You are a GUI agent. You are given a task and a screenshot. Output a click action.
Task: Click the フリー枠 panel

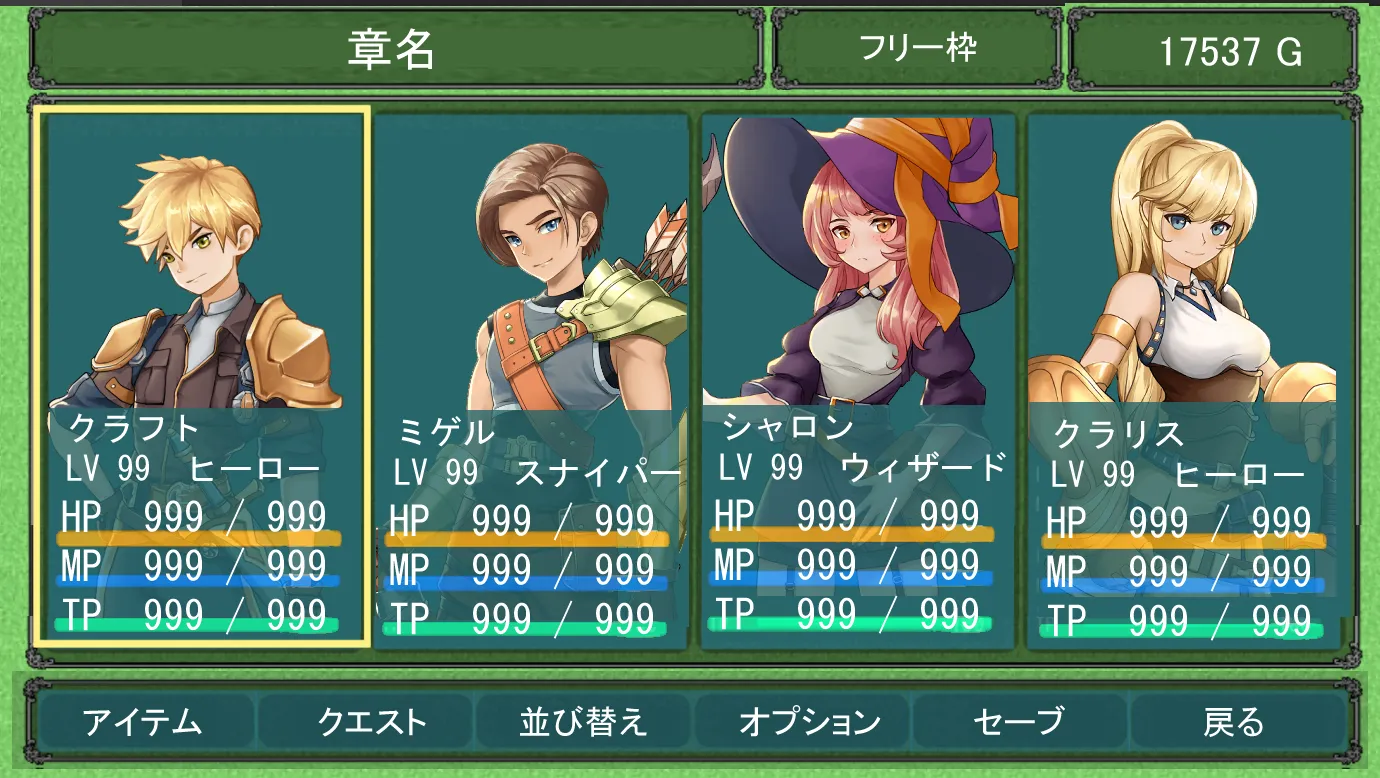917,48
